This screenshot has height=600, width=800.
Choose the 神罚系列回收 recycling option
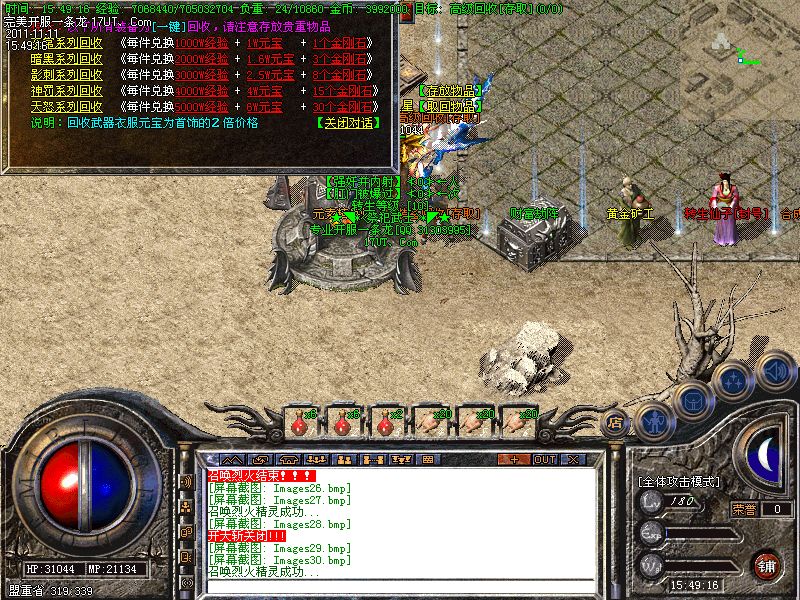click(x=66, y=90)
